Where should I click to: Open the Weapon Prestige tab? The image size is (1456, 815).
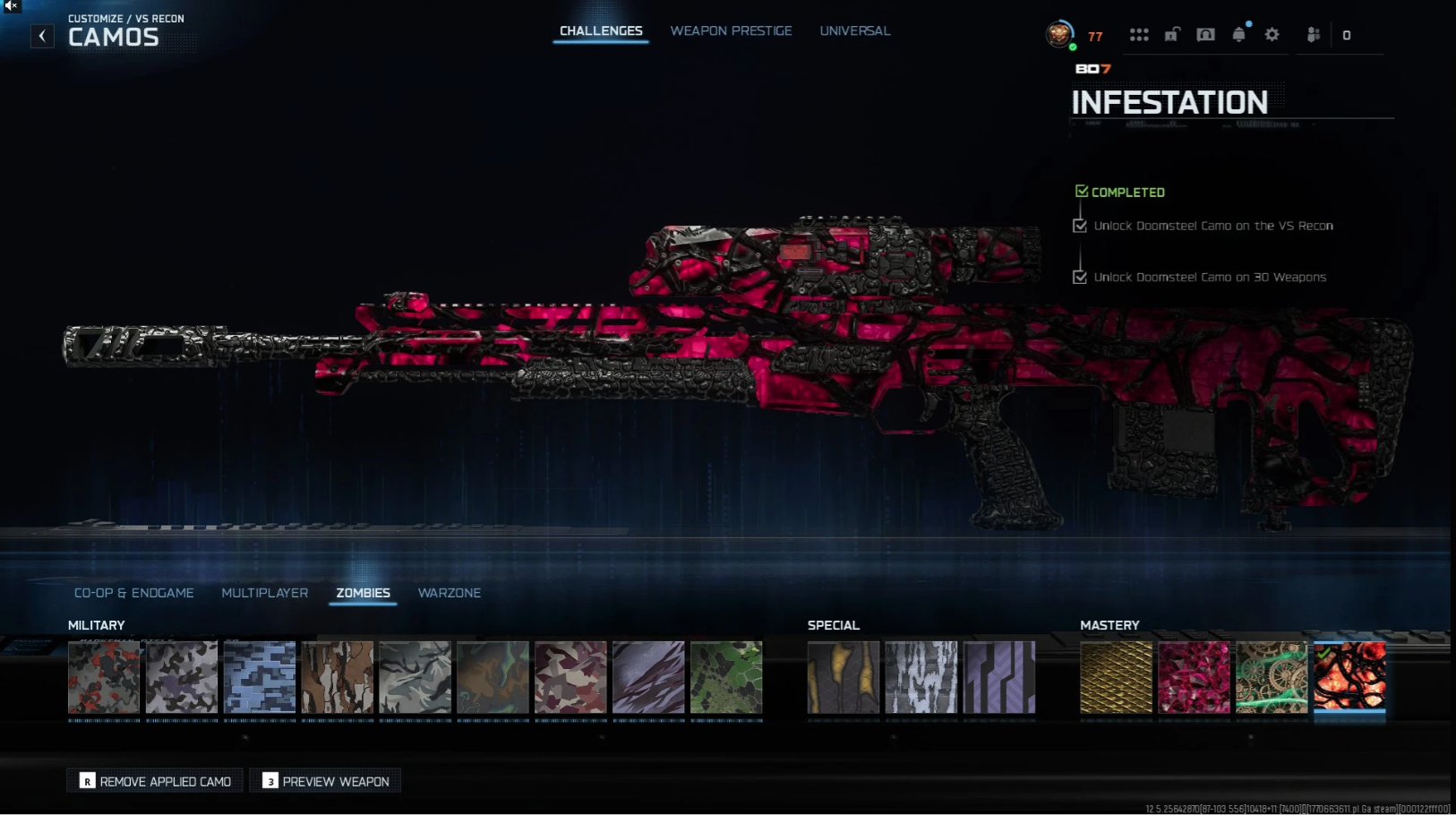click(x=731, y=31)
